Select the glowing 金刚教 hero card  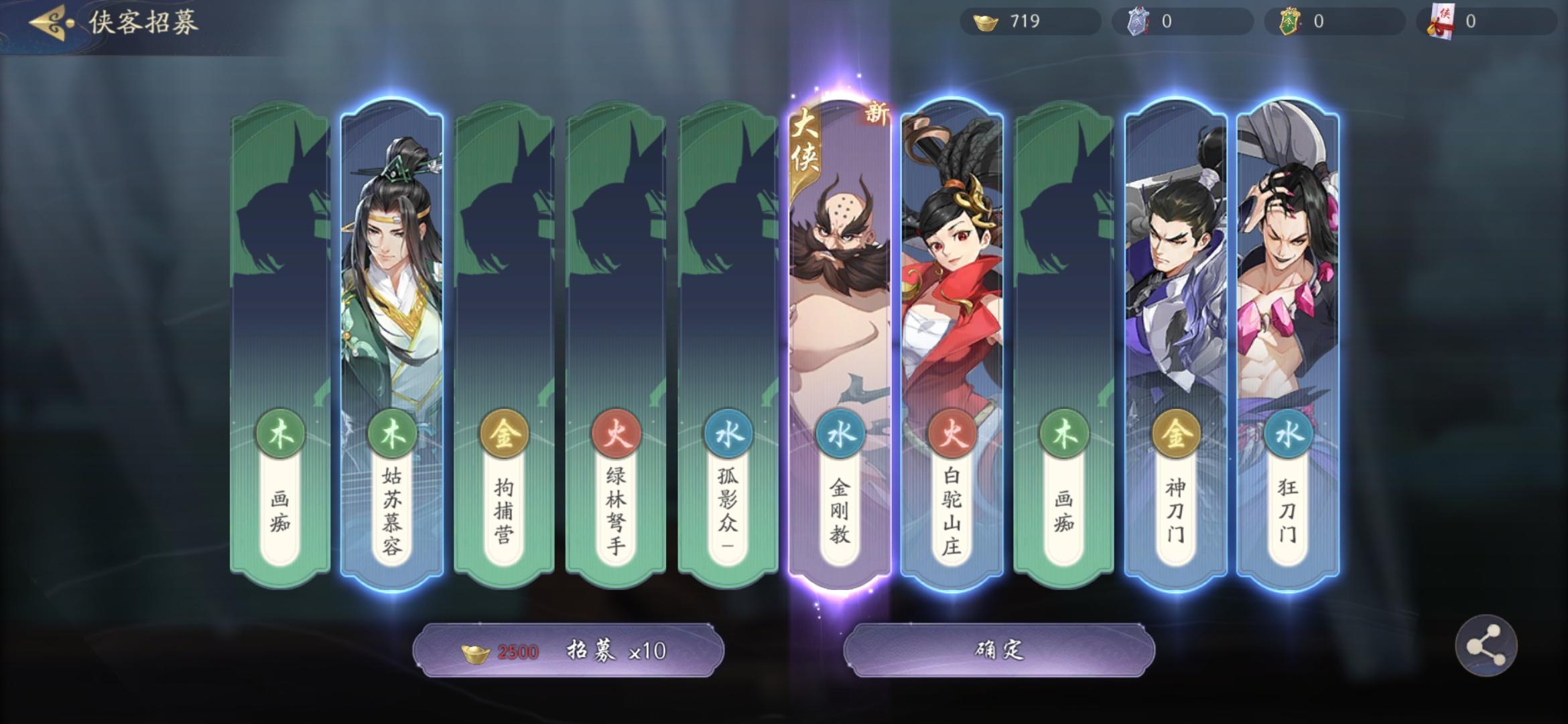[838, 302]
